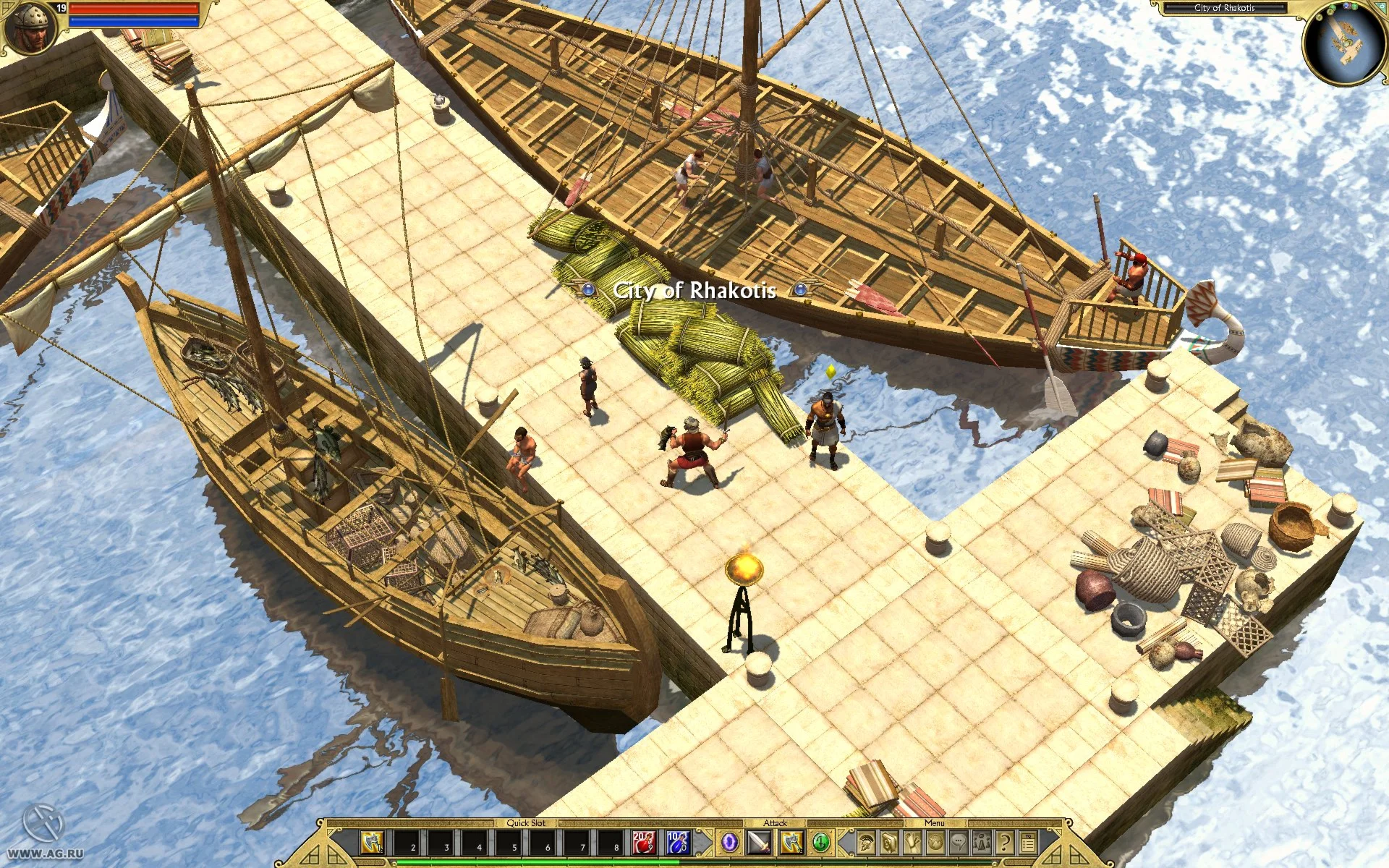Viewport: 1389px width, 868px height.
Task: Open the quest journal book icon
Action: (x=889, y=843)
